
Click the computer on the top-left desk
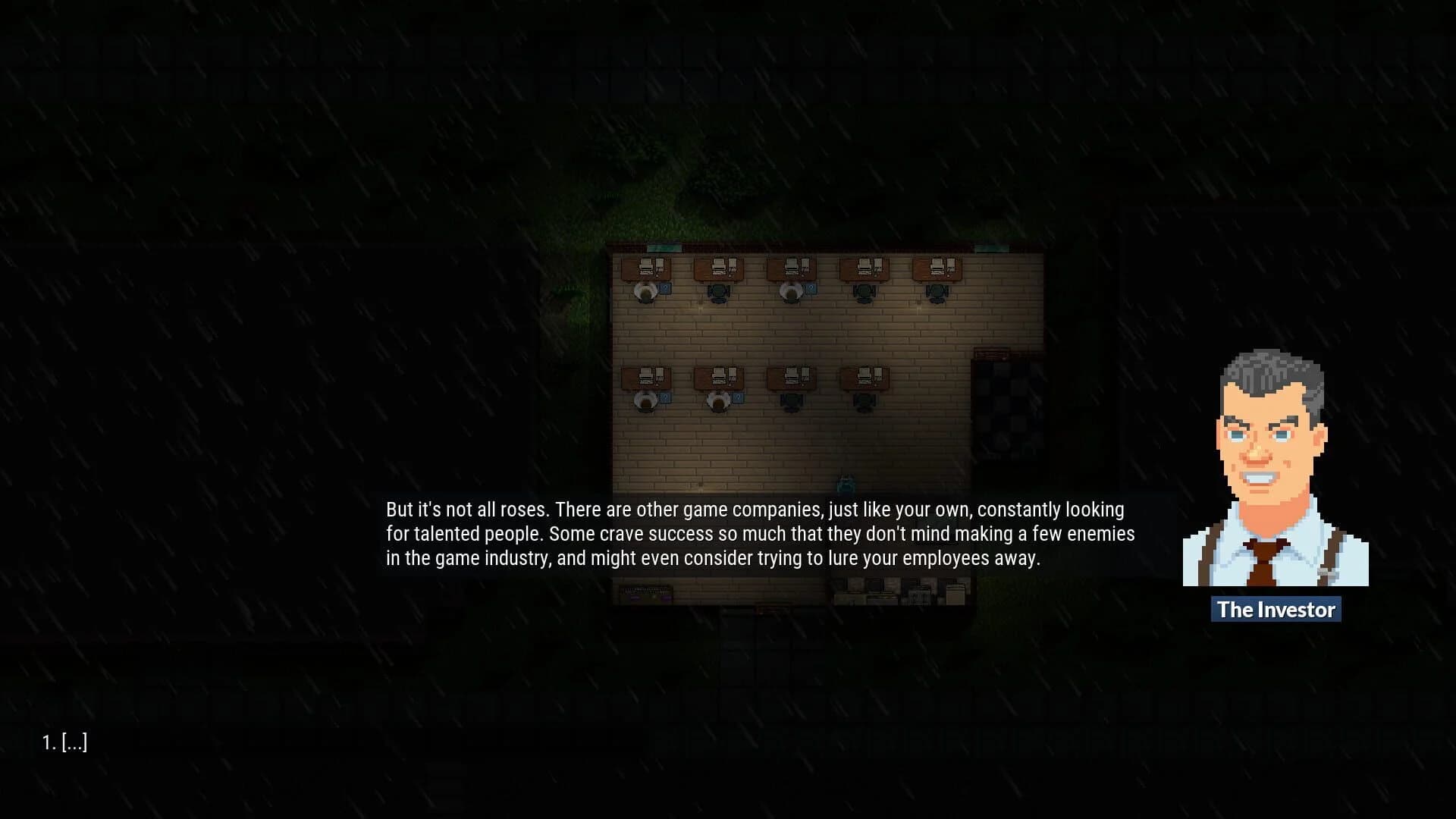(645, 265)
